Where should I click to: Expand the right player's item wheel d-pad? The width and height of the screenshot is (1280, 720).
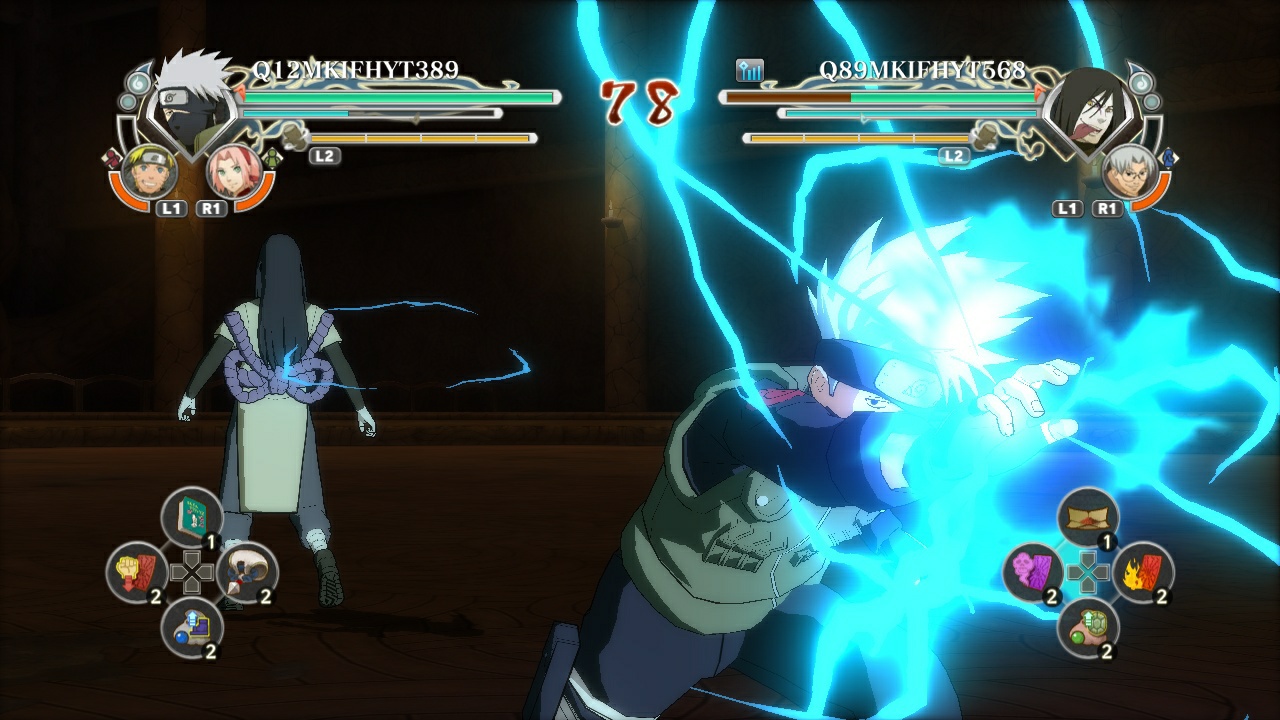pos(1086,572)
